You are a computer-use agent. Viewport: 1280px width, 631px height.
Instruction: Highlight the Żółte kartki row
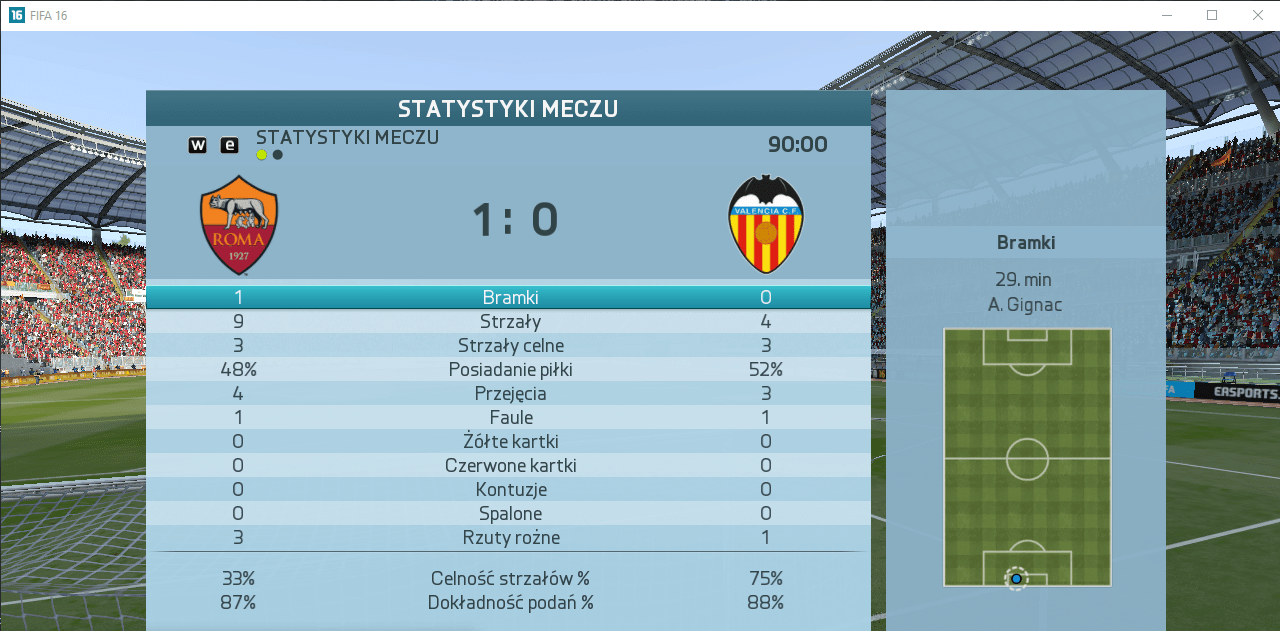(510, 441)
